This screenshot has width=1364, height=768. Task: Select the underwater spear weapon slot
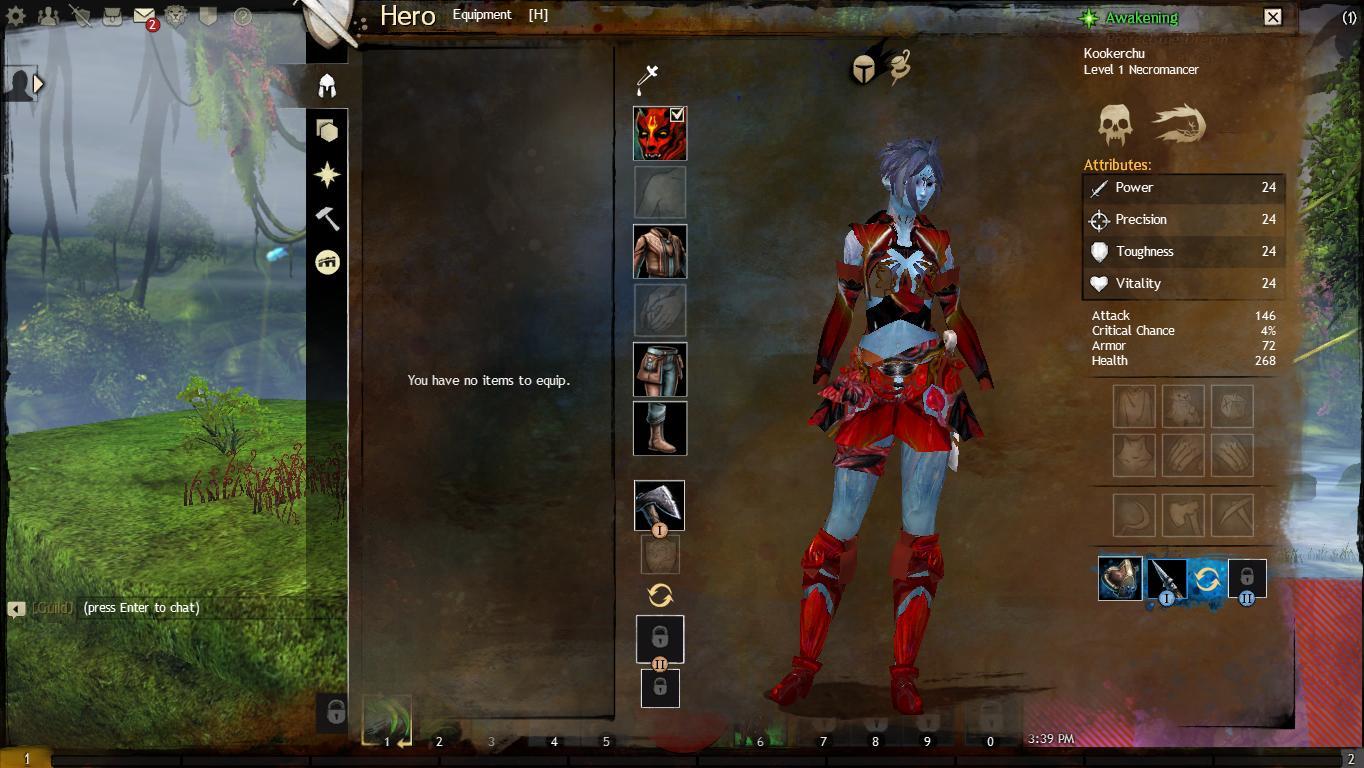coord(1164,579)
